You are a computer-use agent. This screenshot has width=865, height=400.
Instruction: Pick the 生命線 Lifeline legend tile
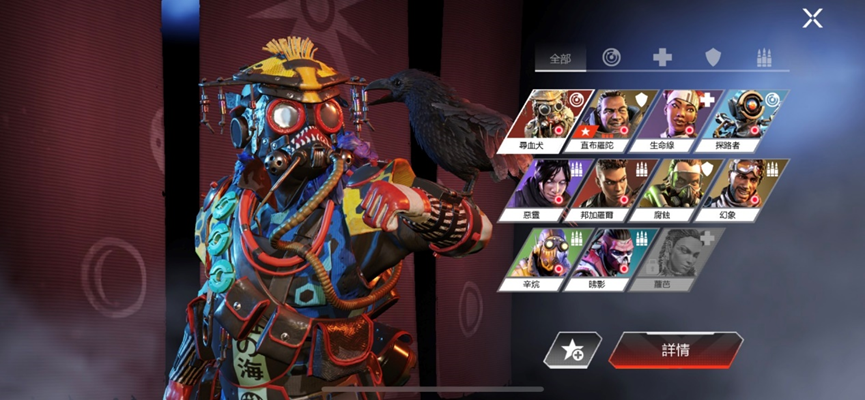(683, 118)
